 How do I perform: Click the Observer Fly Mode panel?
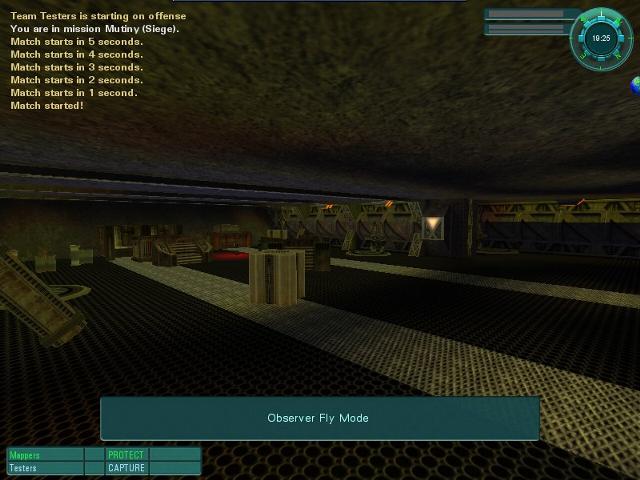(x=319, y=418)
